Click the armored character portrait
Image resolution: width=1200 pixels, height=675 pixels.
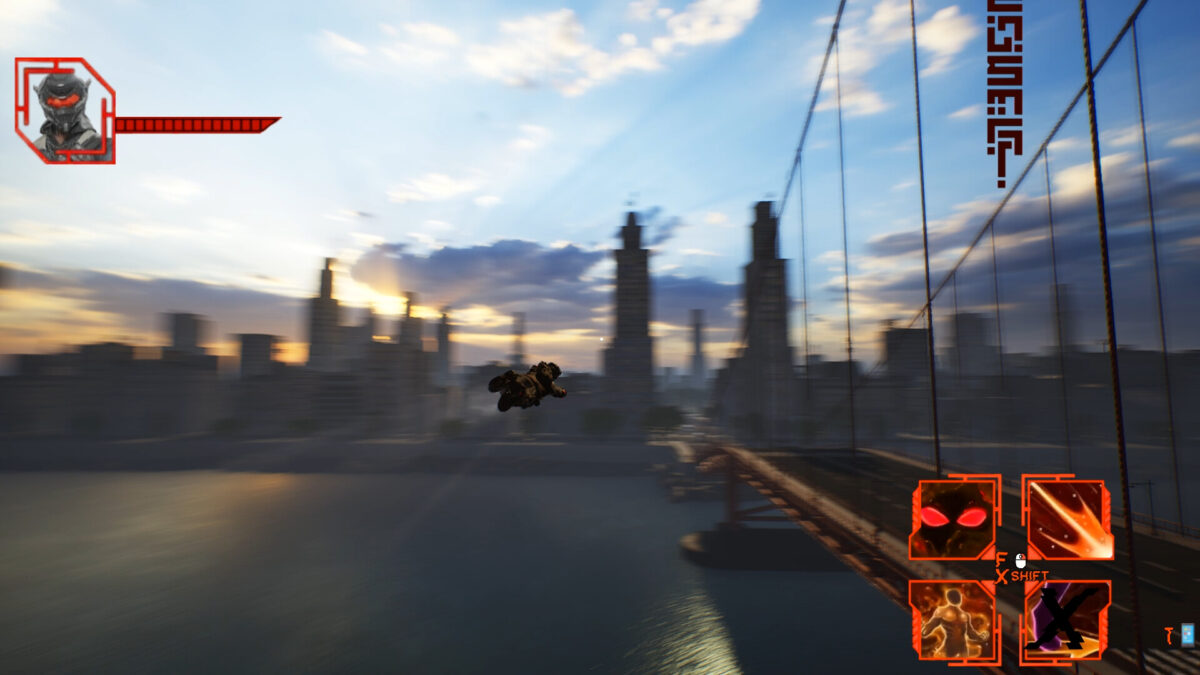[64, 111]
